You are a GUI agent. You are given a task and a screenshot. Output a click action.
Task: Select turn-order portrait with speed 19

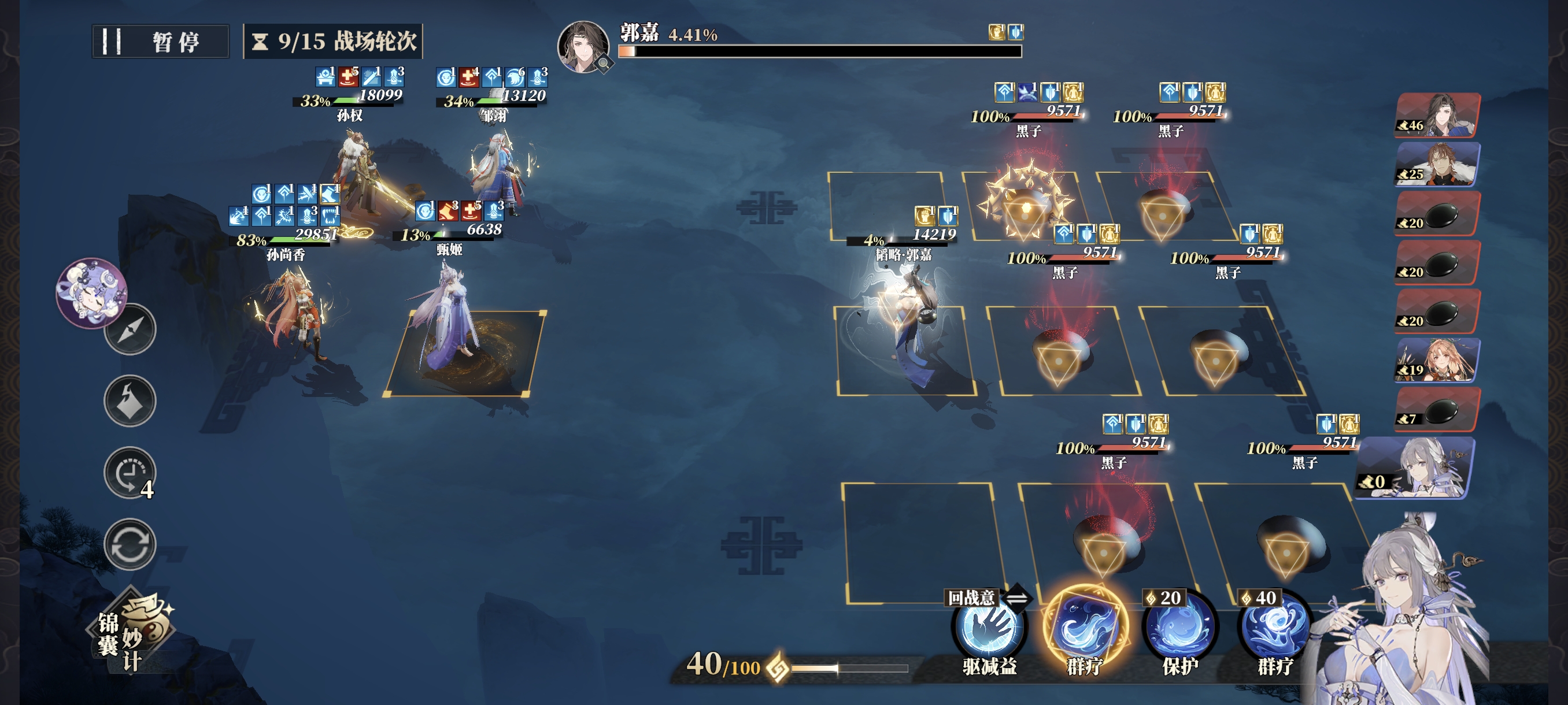tap(1437, 360)
